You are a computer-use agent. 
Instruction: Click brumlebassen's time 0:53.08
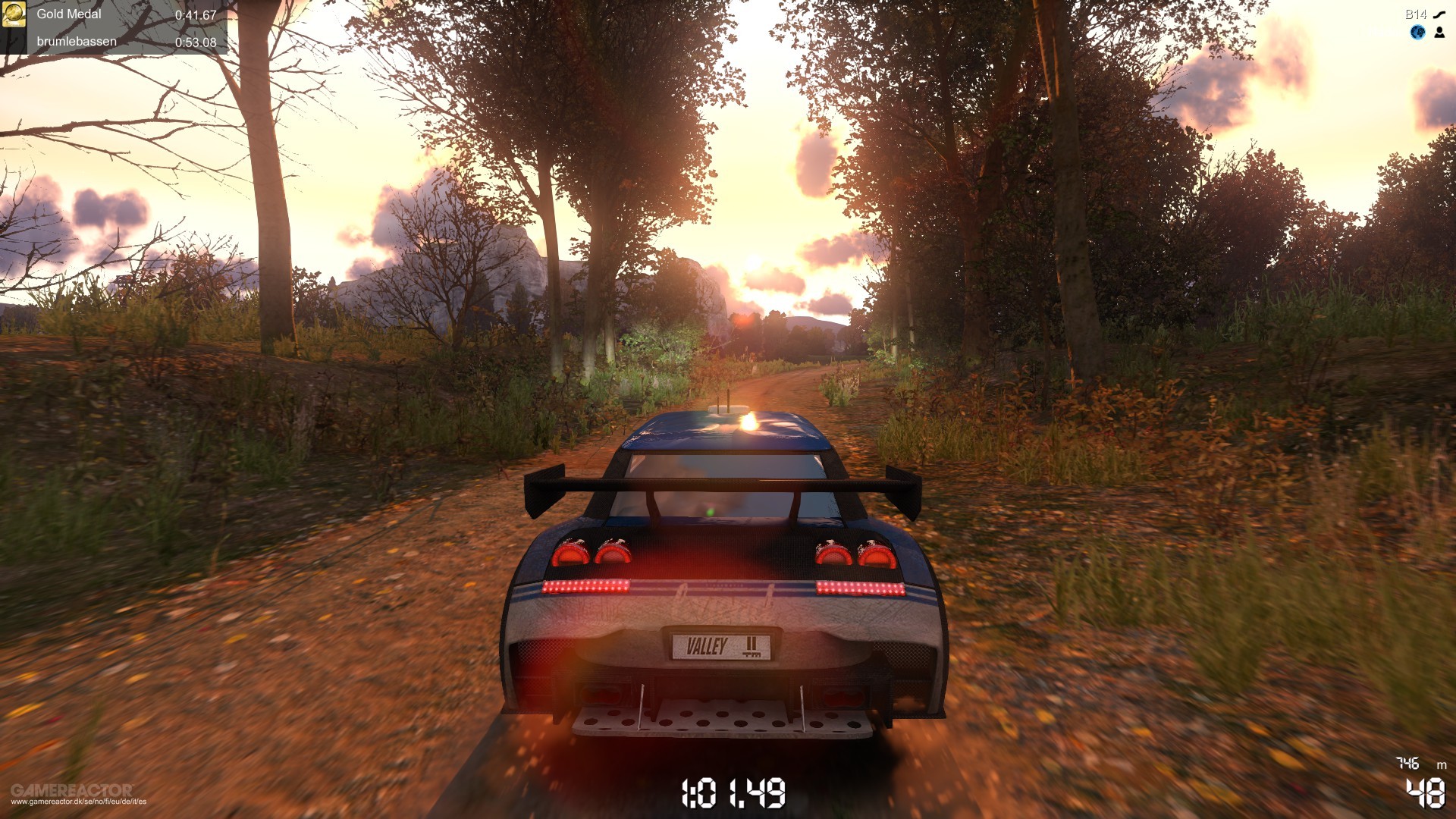pyautogui.click(x=196, y=41)
